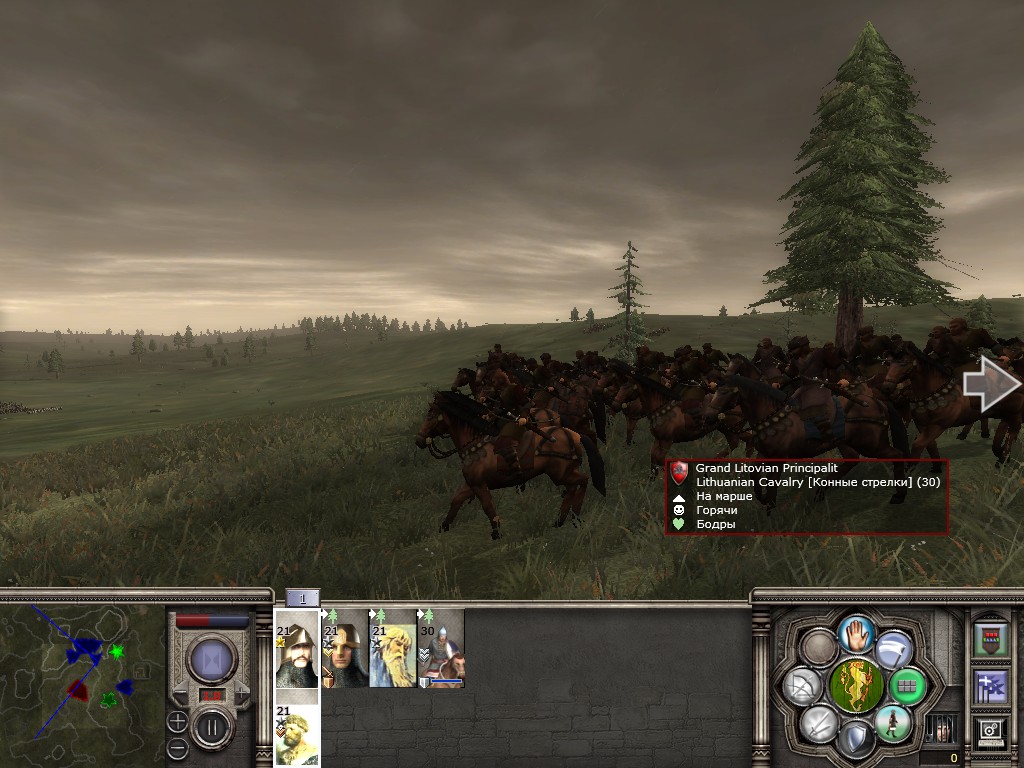The image size is (1024, 768).
Task: Select the blond bearded unit card in second row
Action: [297, 735]
